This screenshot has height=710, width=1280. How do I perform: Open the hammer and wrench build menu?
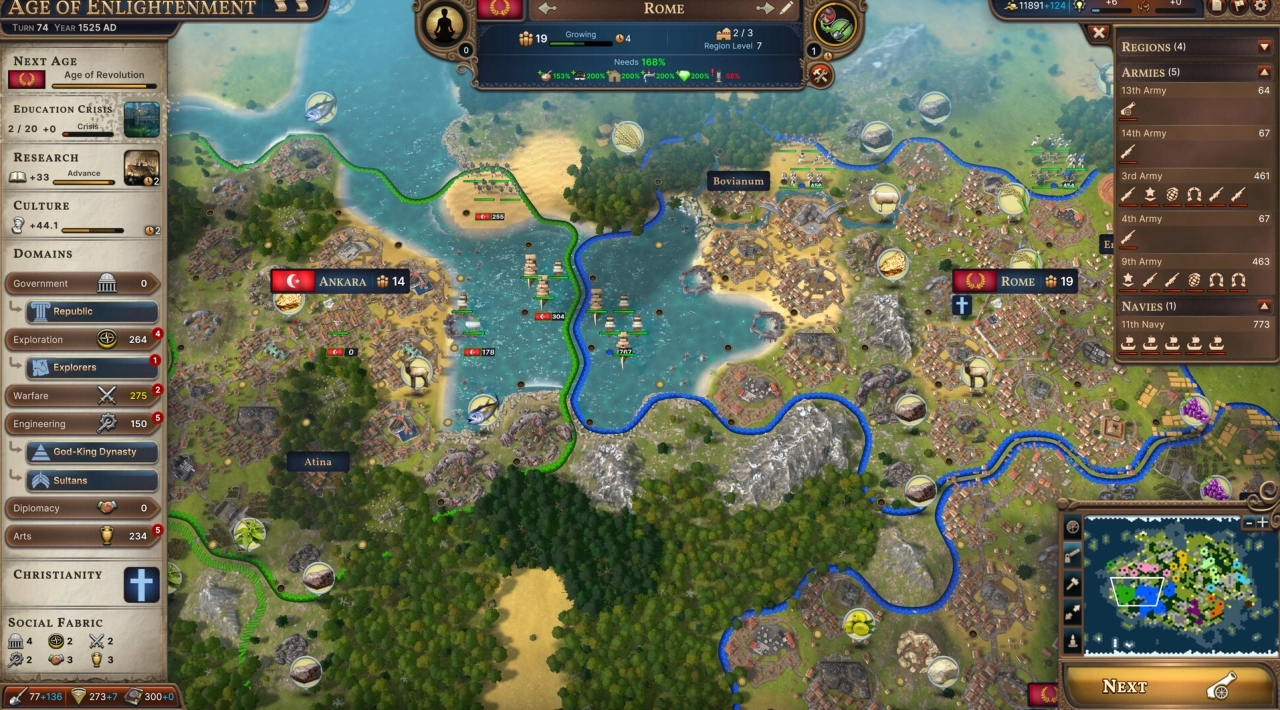point(821,75)
